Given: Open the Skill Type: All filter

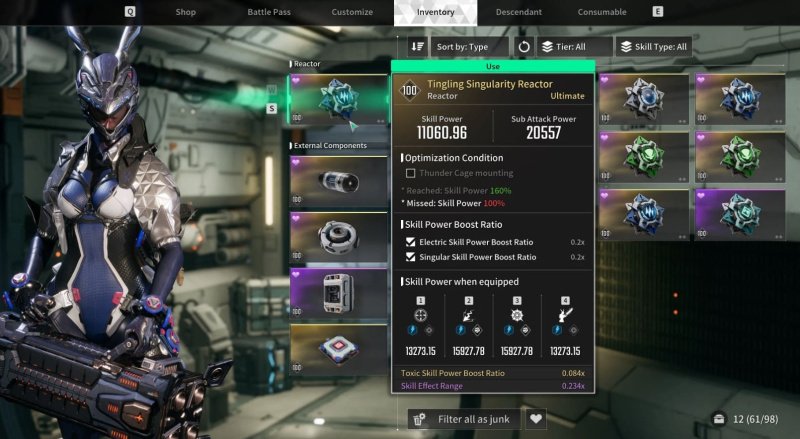Looking at the screenshot, I should 653,46.
